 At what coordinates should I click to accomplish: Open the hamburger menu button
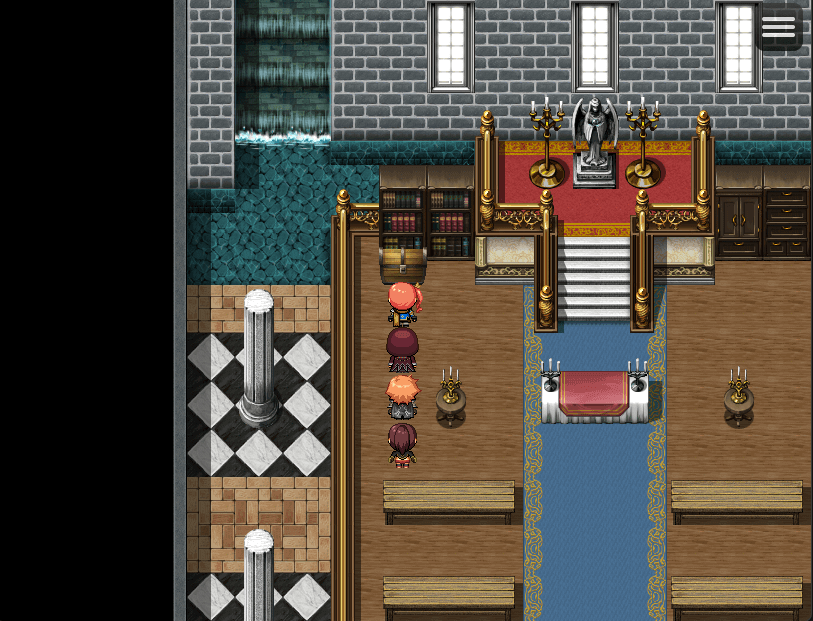point(778,27)
